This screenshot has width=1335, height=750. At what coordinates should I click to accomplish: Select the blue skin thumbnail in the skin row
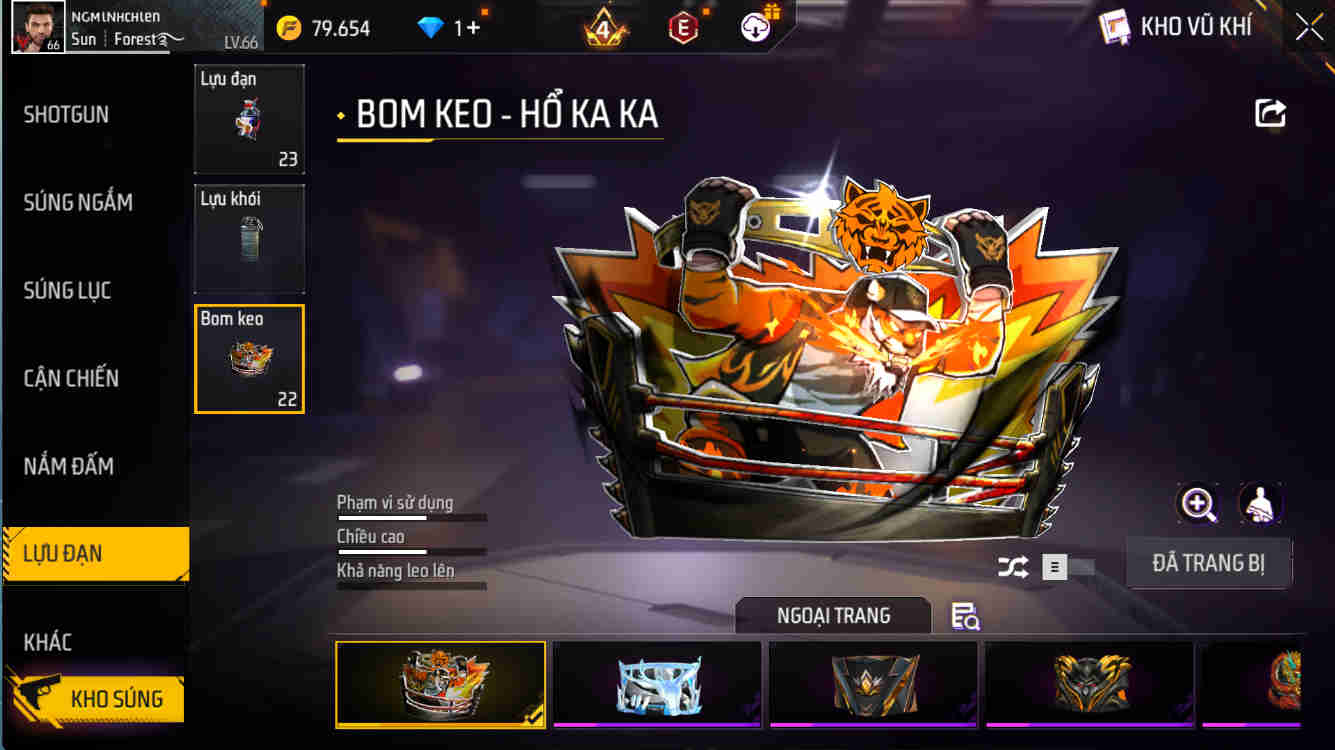pos(657,684)
